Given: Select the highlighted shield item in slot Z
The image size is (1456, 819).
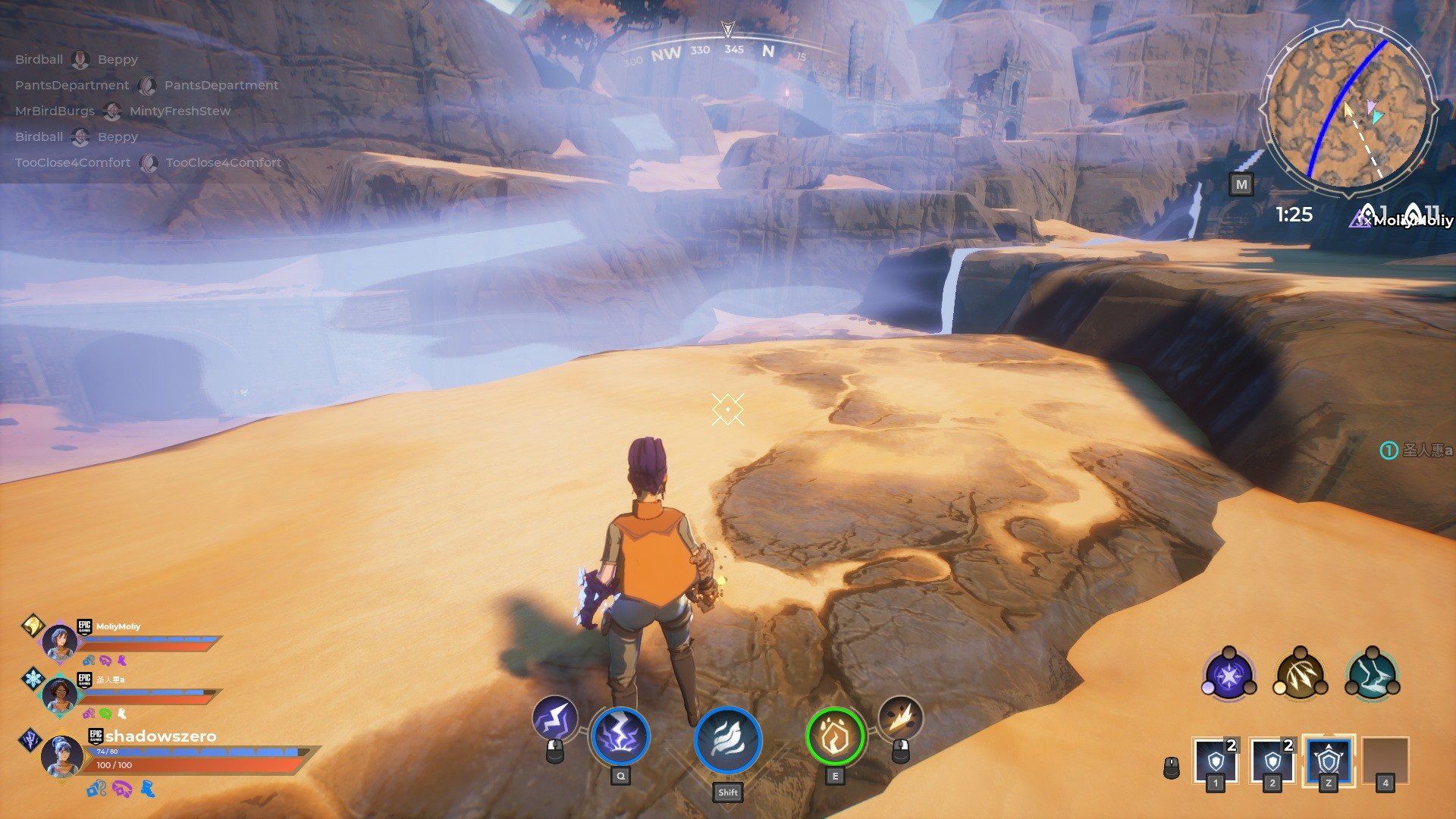Looking at the screenshot, I should [x=1329, y=759].
